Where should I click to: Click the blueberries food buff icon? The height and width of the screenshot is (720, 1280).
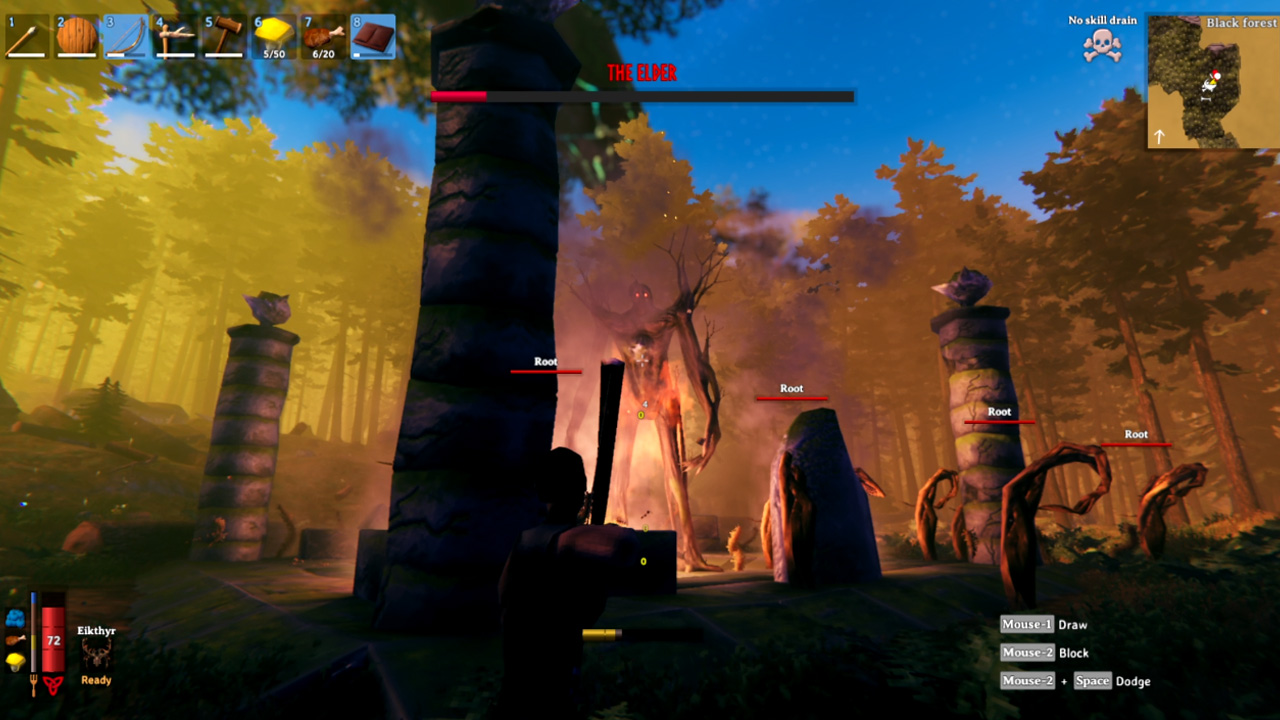[15, 618]
